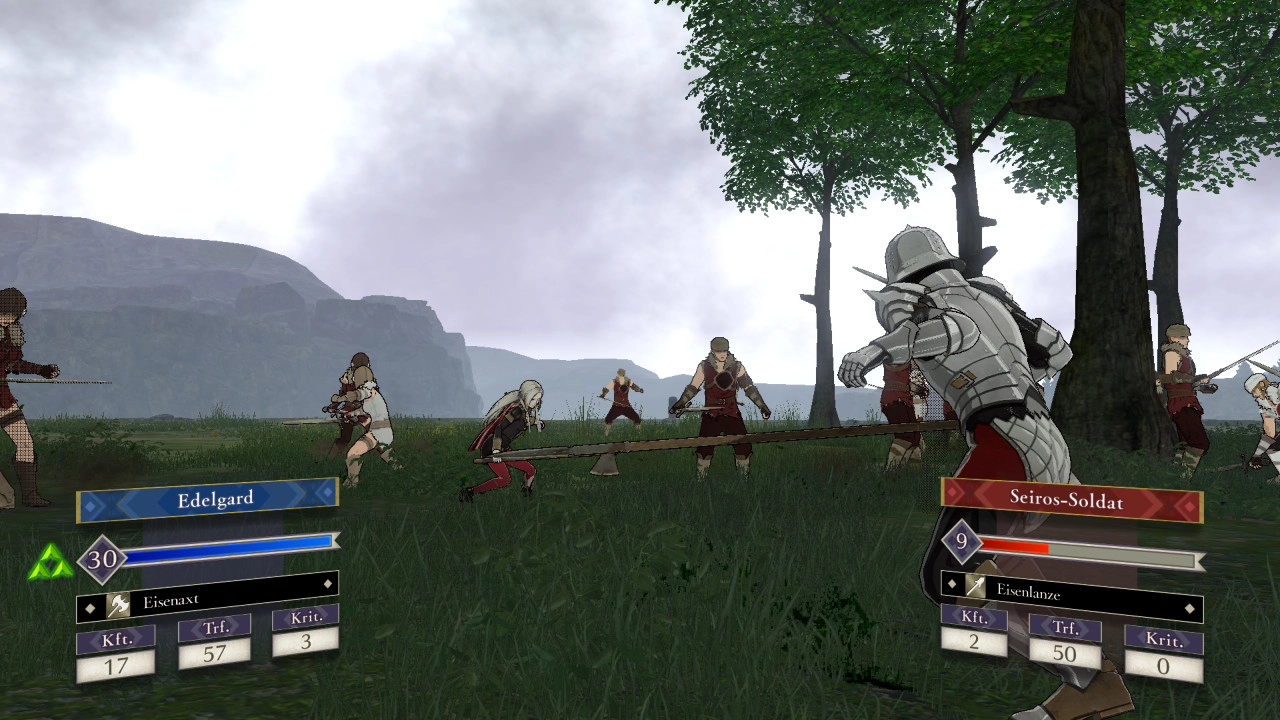Select the red Seiros-Soldat name banner

[1071, 499]
